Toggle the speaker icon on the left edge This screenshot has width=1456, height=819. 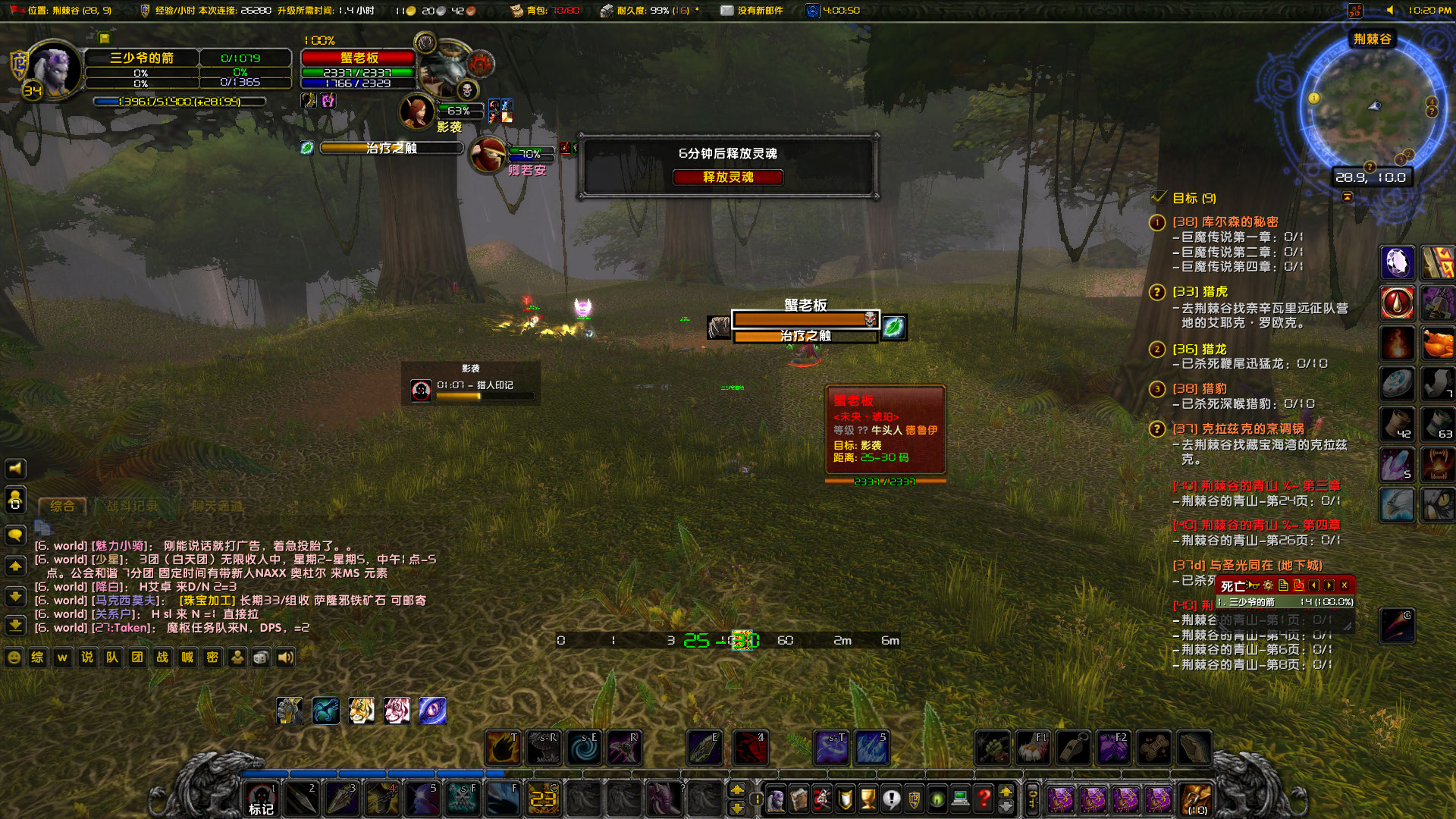(x=14, y=468)
